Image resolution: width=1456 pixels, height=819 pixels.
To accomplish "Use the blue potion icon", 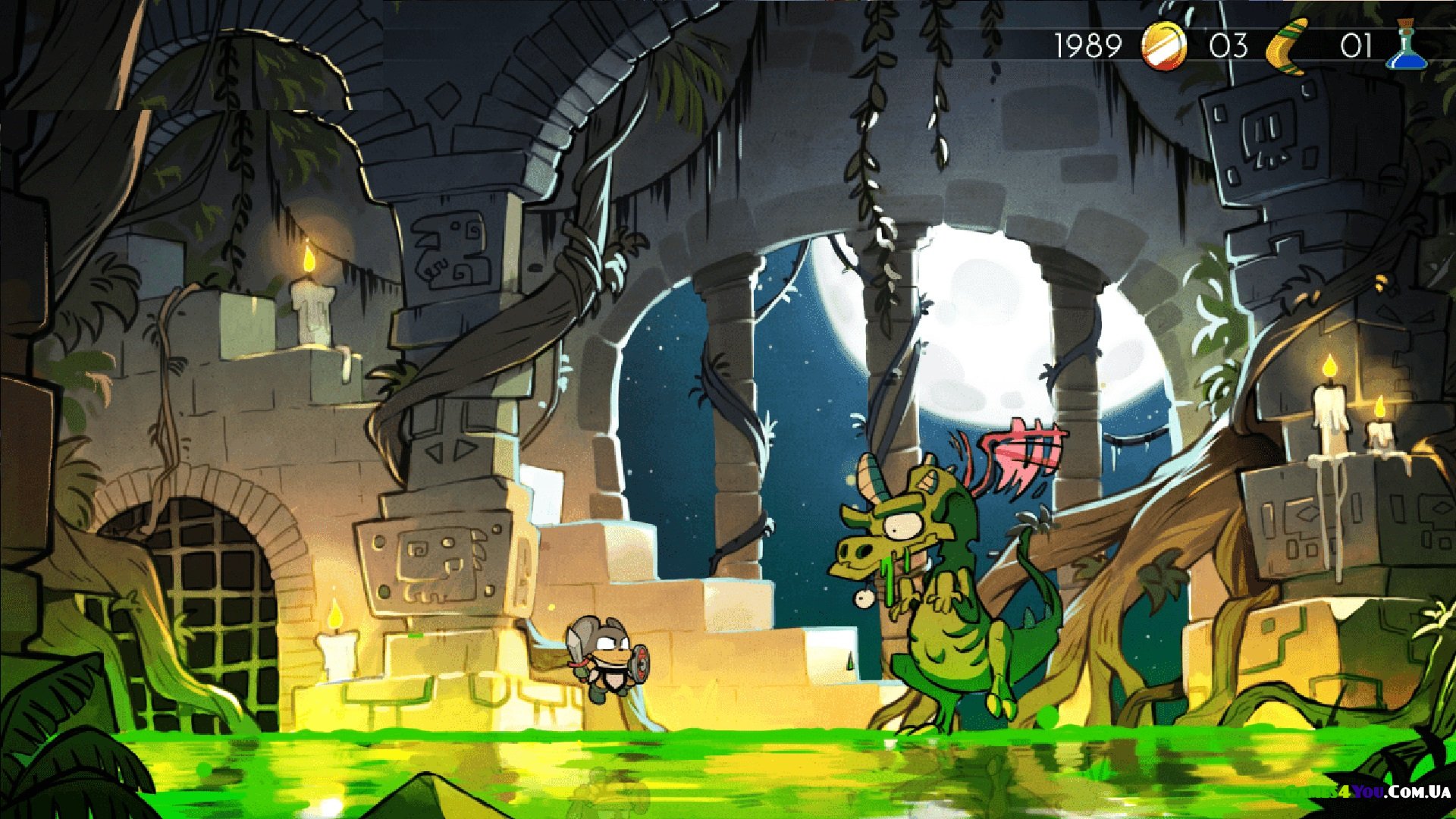I will [x=1407, y=47].
